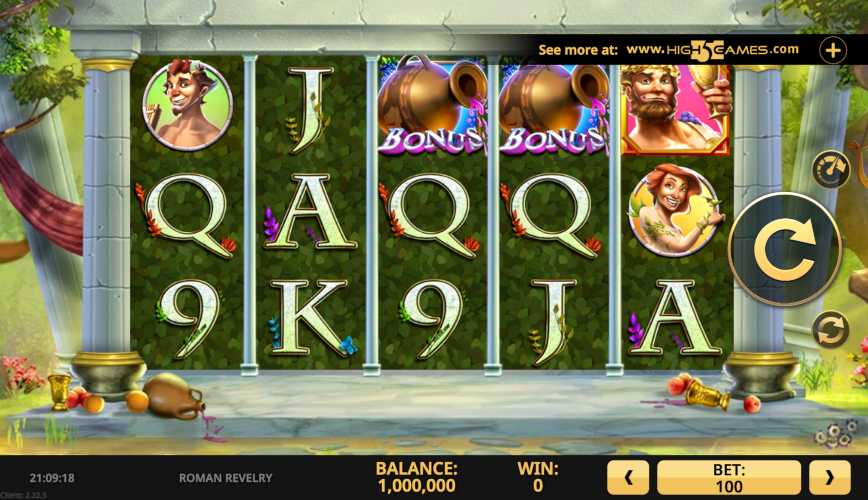This screenshot has width=868, height=500.
Task: Open the bet amount panel showing 100
Action: pyautogui.click(x=729, y=478)
